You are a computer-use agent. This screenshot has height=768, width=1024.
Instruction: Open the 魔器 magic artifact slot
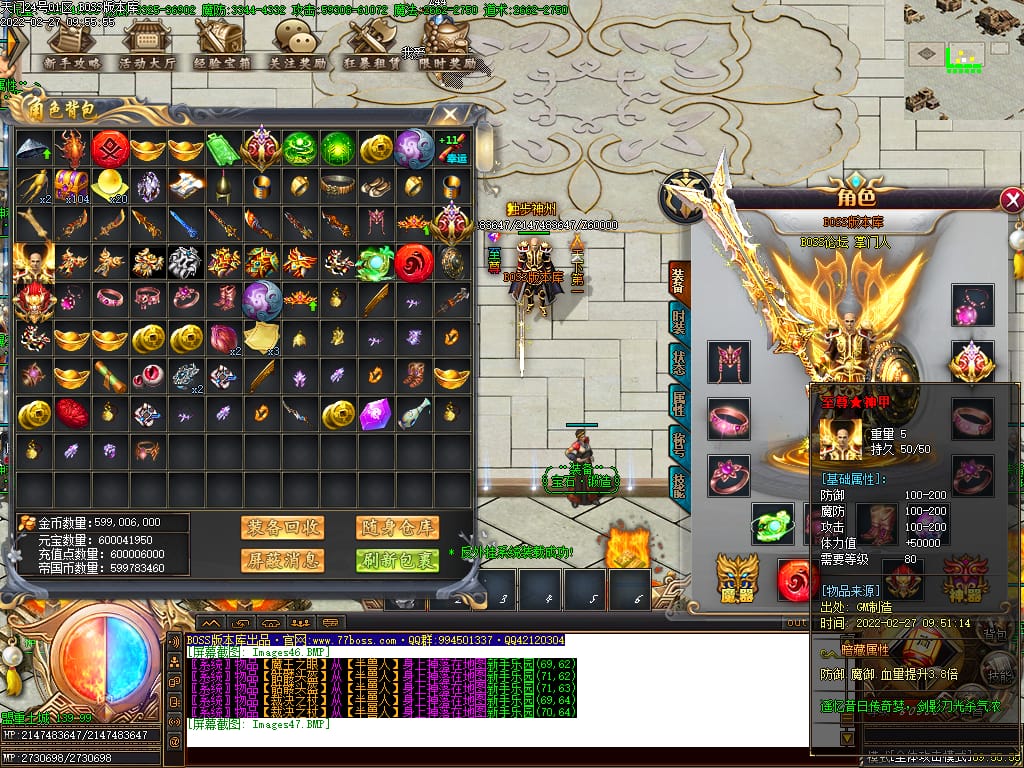click(x=737, y=578)
